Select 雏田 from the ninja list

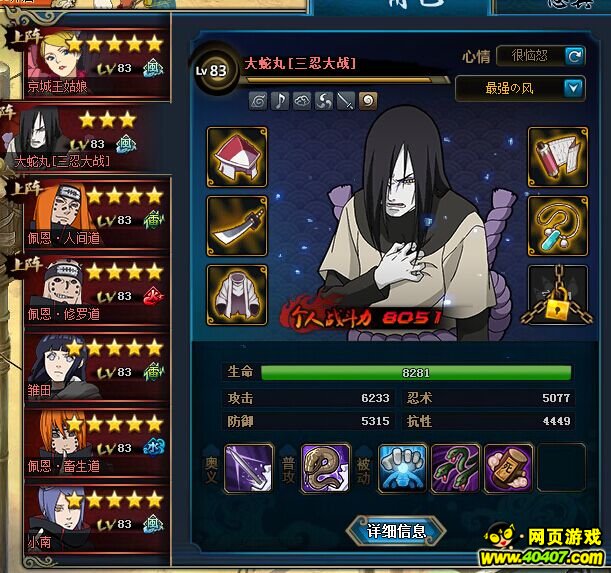[89, 365]
